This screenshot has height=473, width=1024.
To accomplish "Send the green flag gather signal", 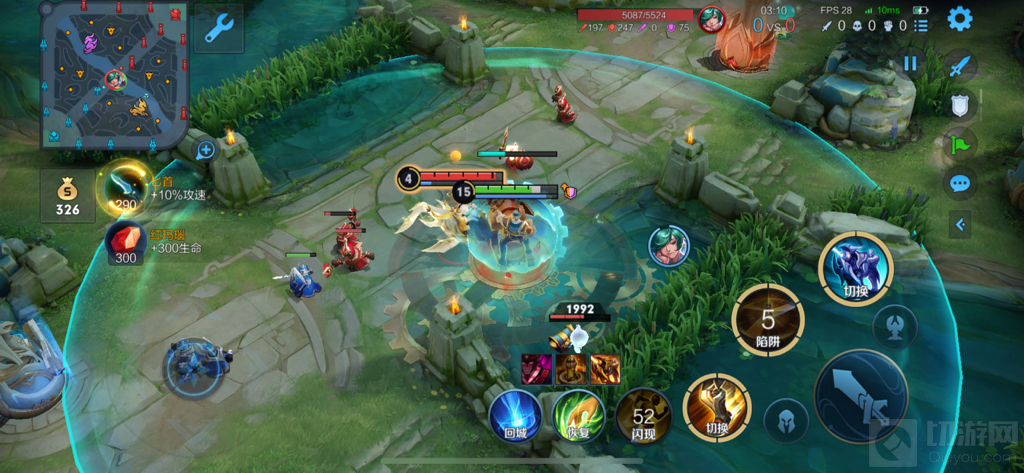I will click(x=960, y=144).
